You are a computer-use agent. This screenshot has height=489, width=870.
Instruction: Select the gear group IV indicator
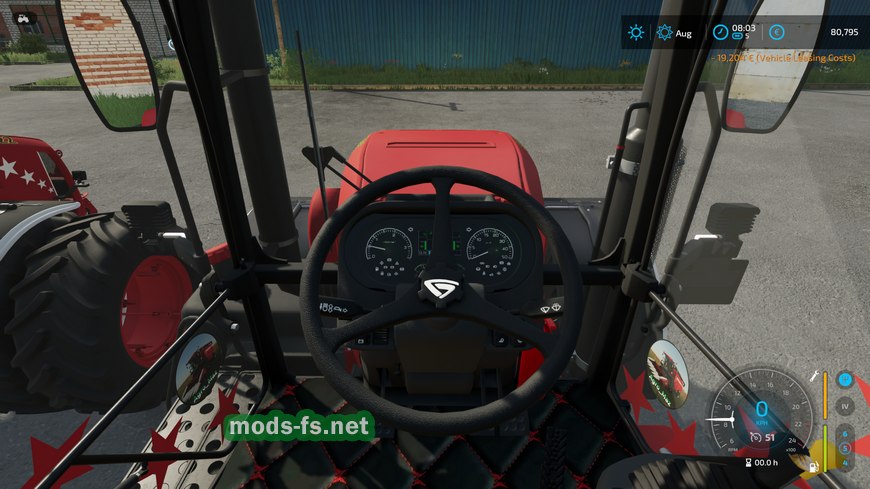(845, 407)
